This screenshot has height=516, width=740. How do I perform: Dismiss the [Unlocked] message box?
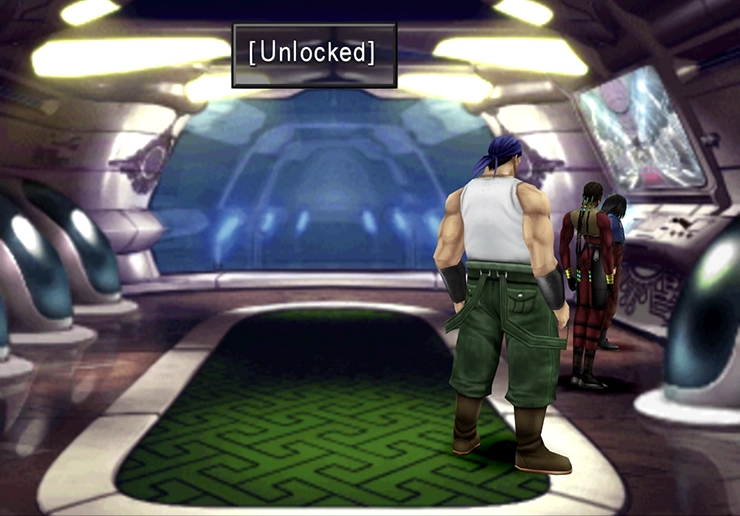(314, 54)
